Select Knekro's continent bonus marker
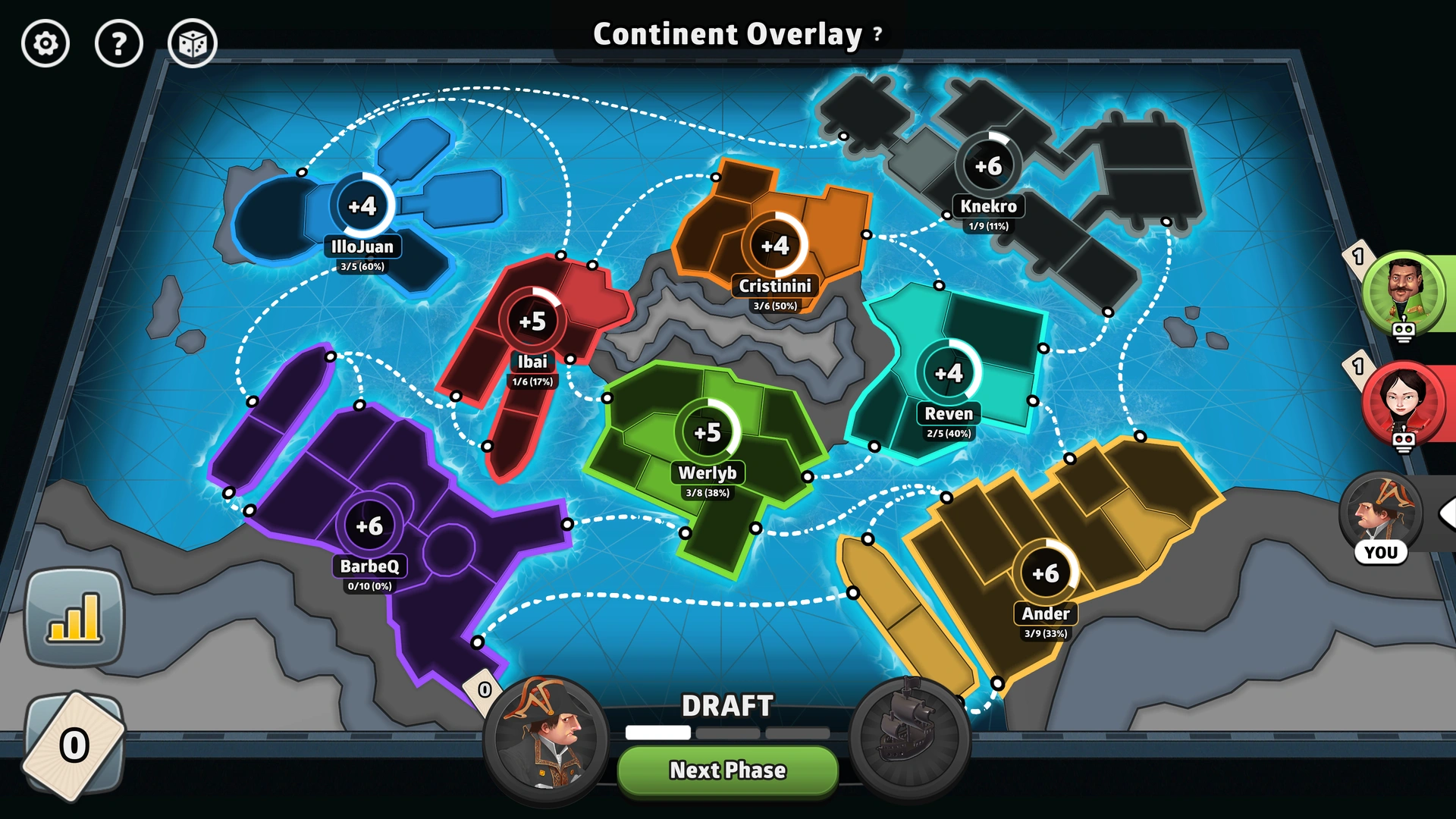The image size is (1456, 819). point(990,163)
